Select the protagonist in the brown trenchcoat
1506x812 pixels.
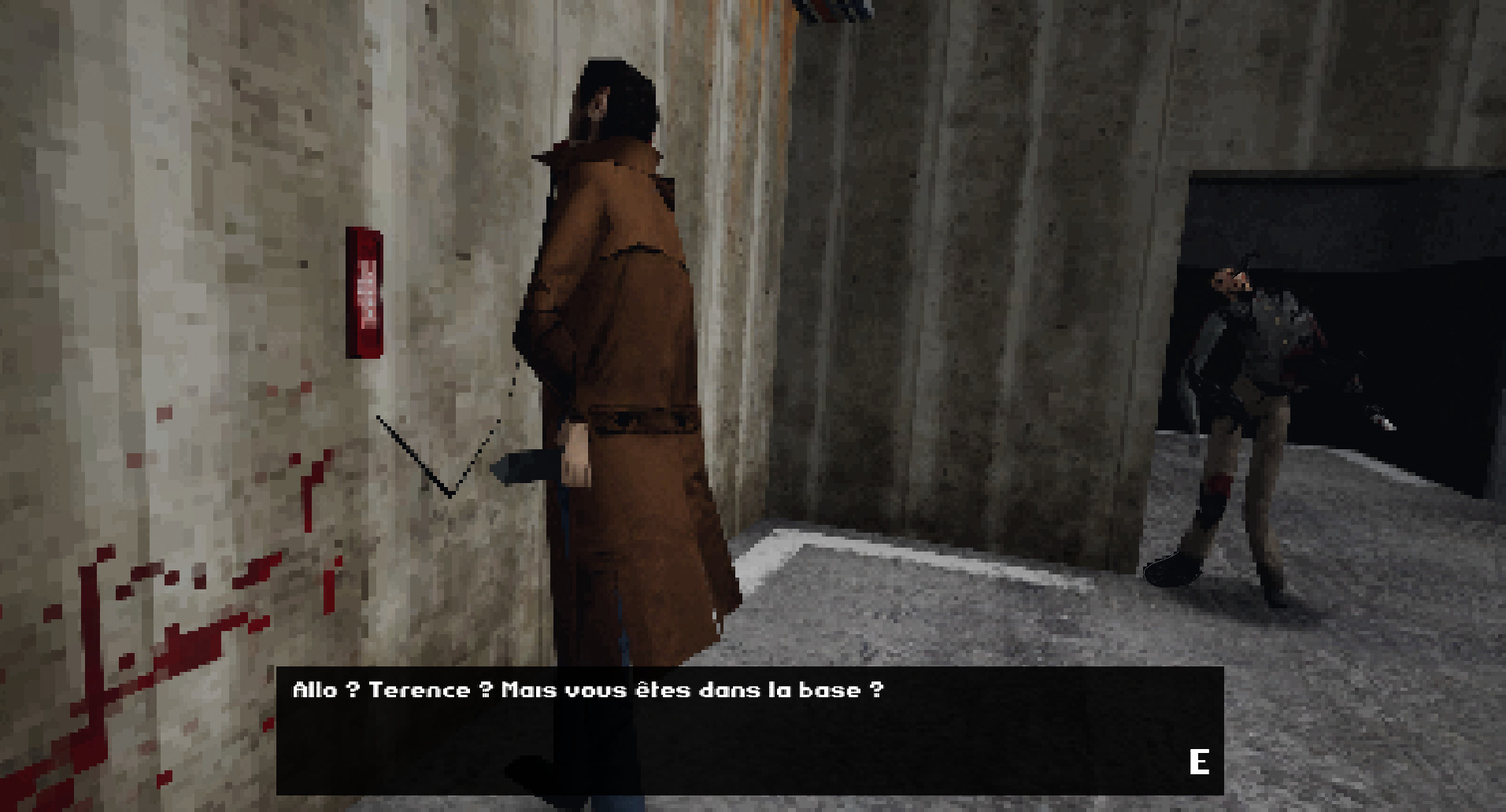630,354
